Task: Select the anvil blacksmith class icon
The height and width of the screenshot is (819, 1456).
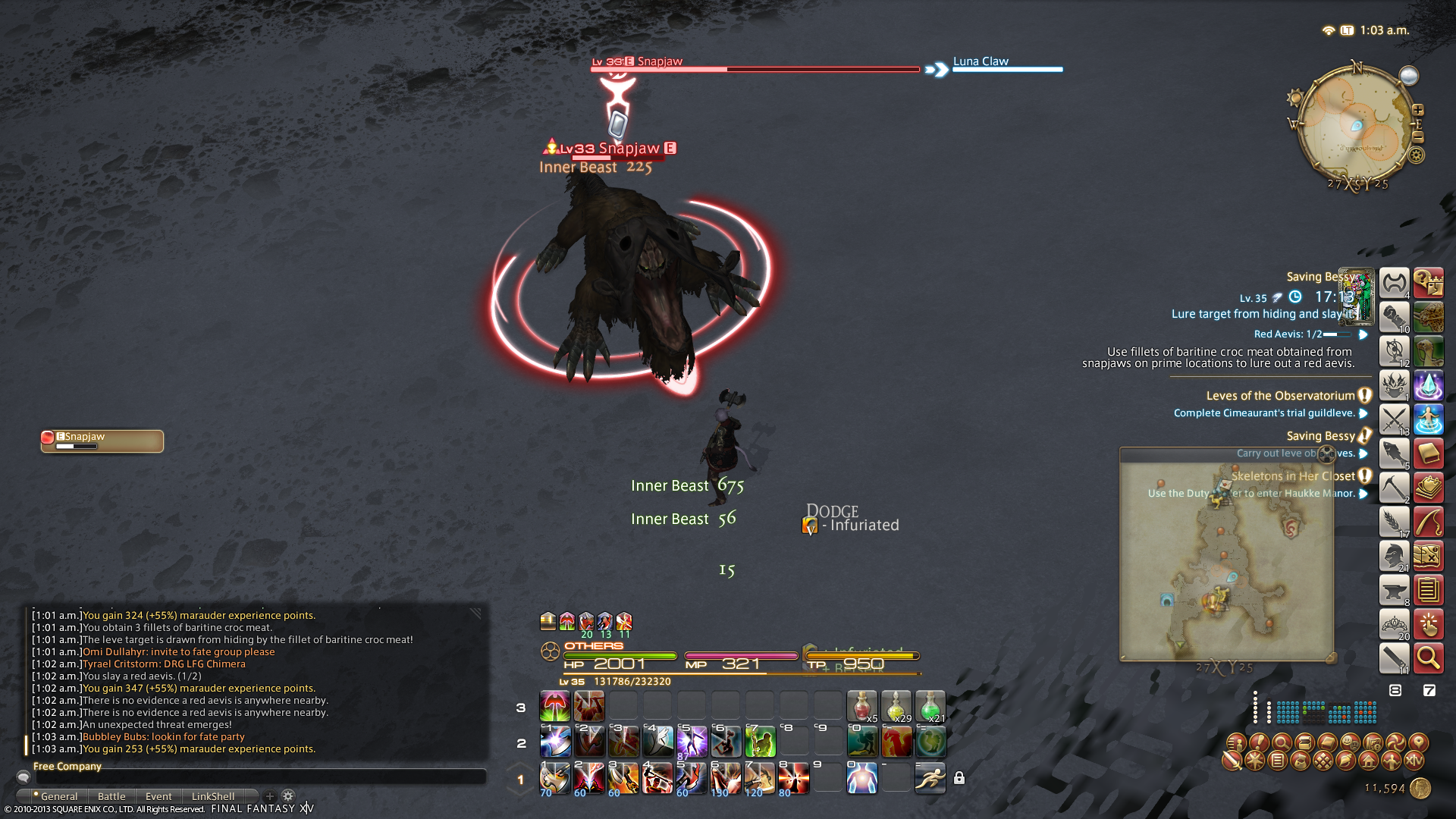Action: [1394, 590]
